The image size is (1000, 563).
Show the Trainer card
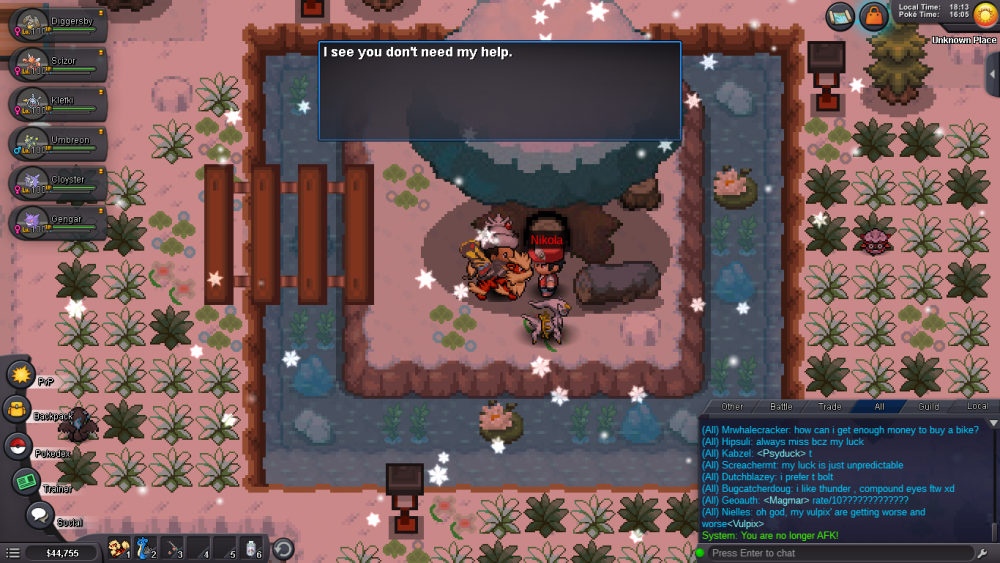[26, 481]
